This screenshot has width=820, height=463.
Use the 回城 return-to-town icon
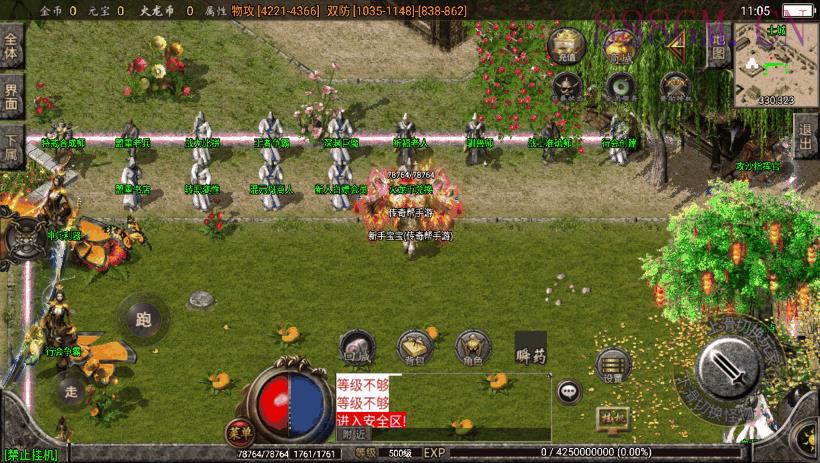tap(357, 345)
